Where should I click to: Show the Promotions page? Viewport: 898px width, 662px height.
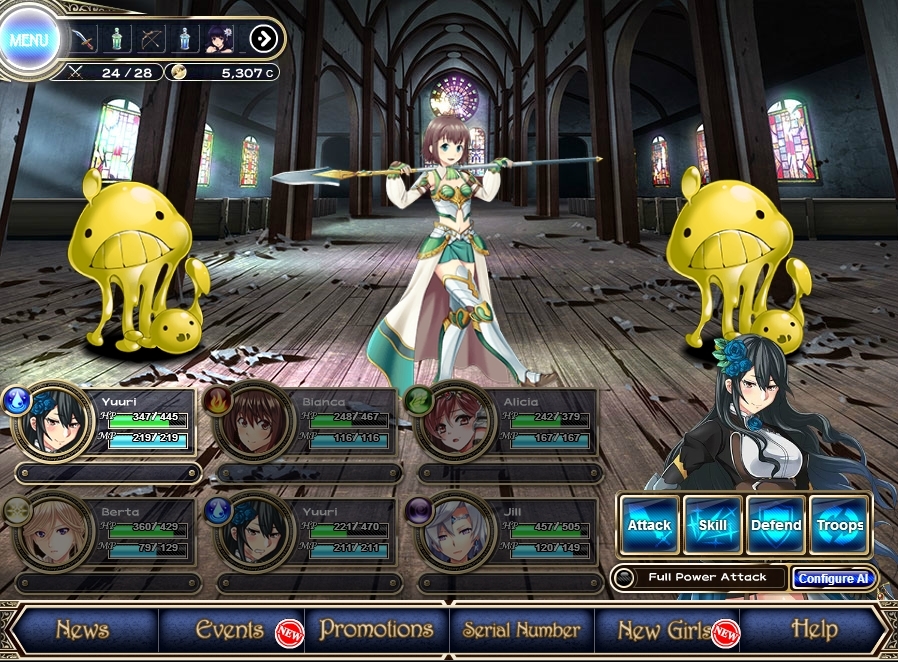click(376, 630)
